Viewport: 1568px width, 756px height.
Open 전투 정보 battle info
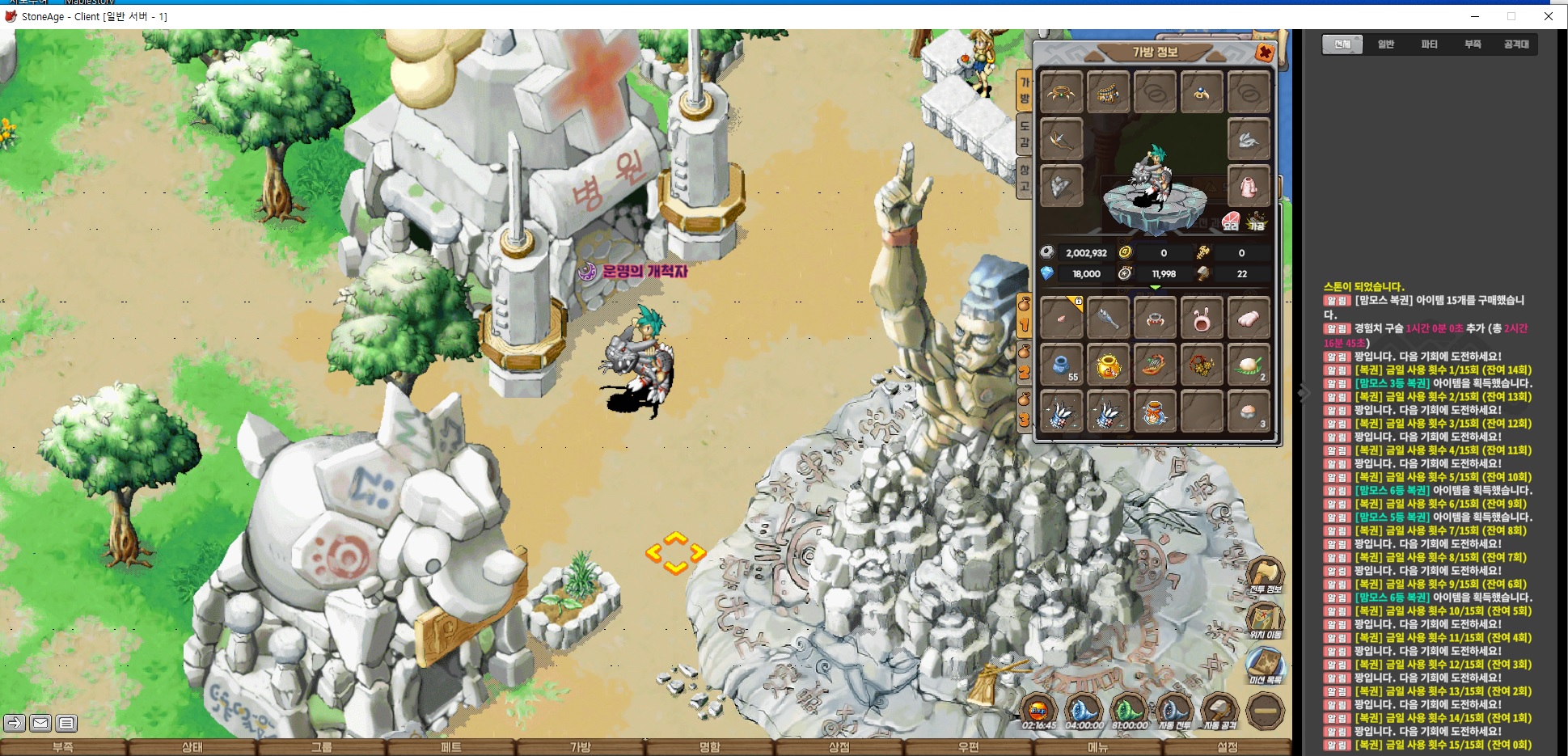click(x=1265, y=576)
